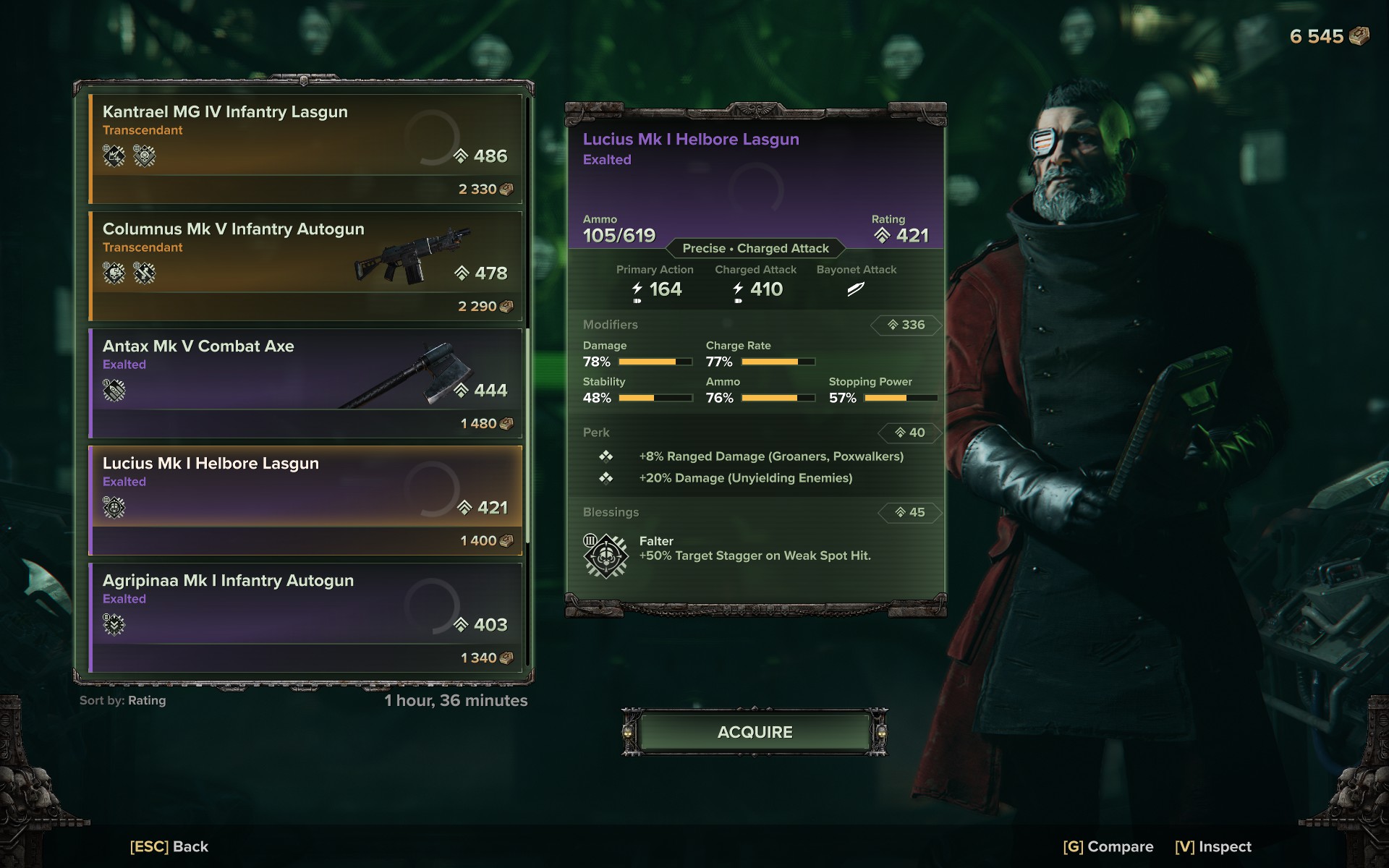Click the shop list scrollbar
The image size is (1389, 868).
tap(528, 434)
